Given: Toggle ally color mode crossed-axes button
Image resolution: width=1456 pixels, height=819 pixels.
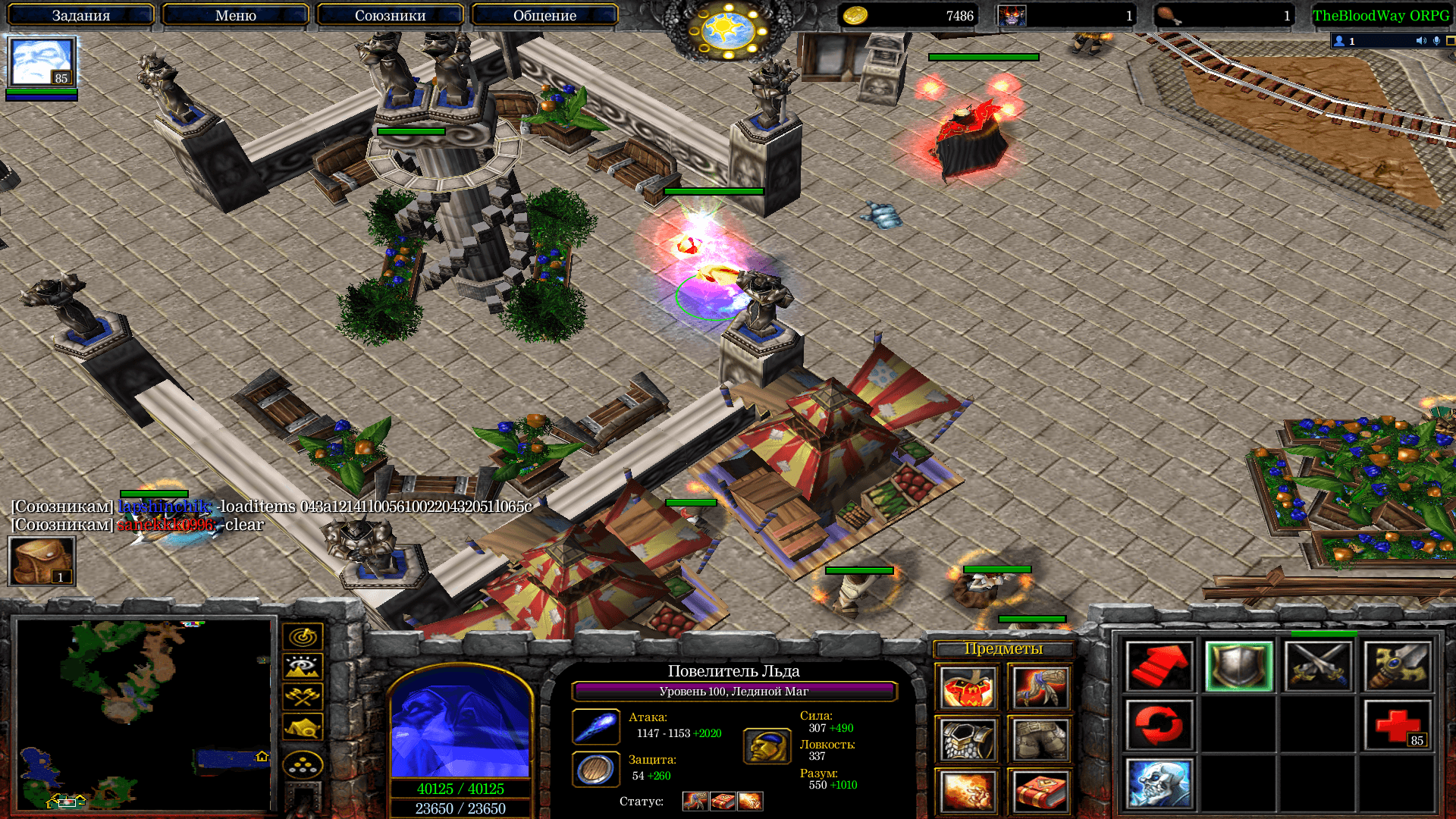Looking at the screenshot, I should [303, 696].
